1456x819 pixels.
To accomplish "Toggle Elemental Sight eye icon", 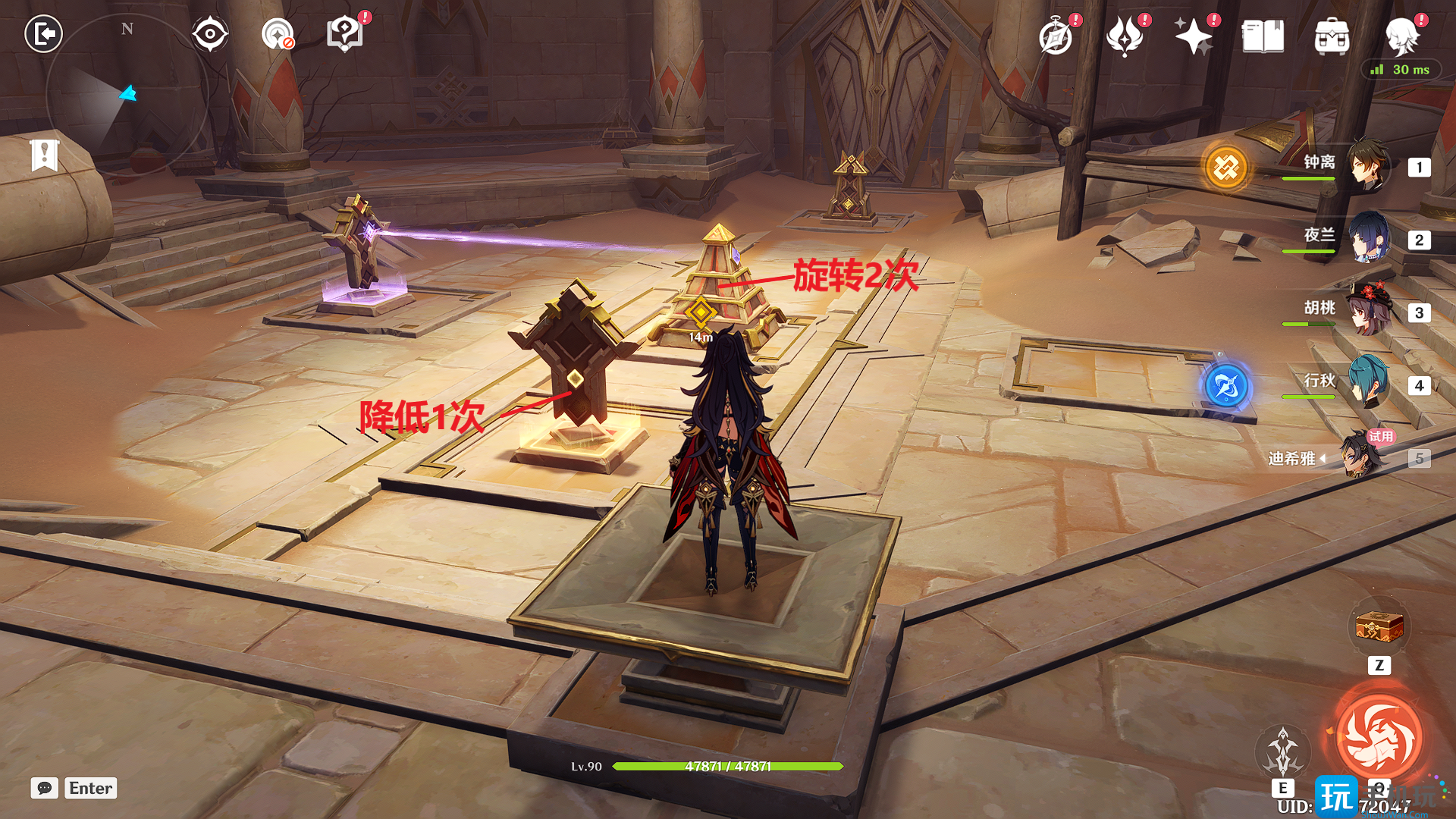I will (209, 32).
